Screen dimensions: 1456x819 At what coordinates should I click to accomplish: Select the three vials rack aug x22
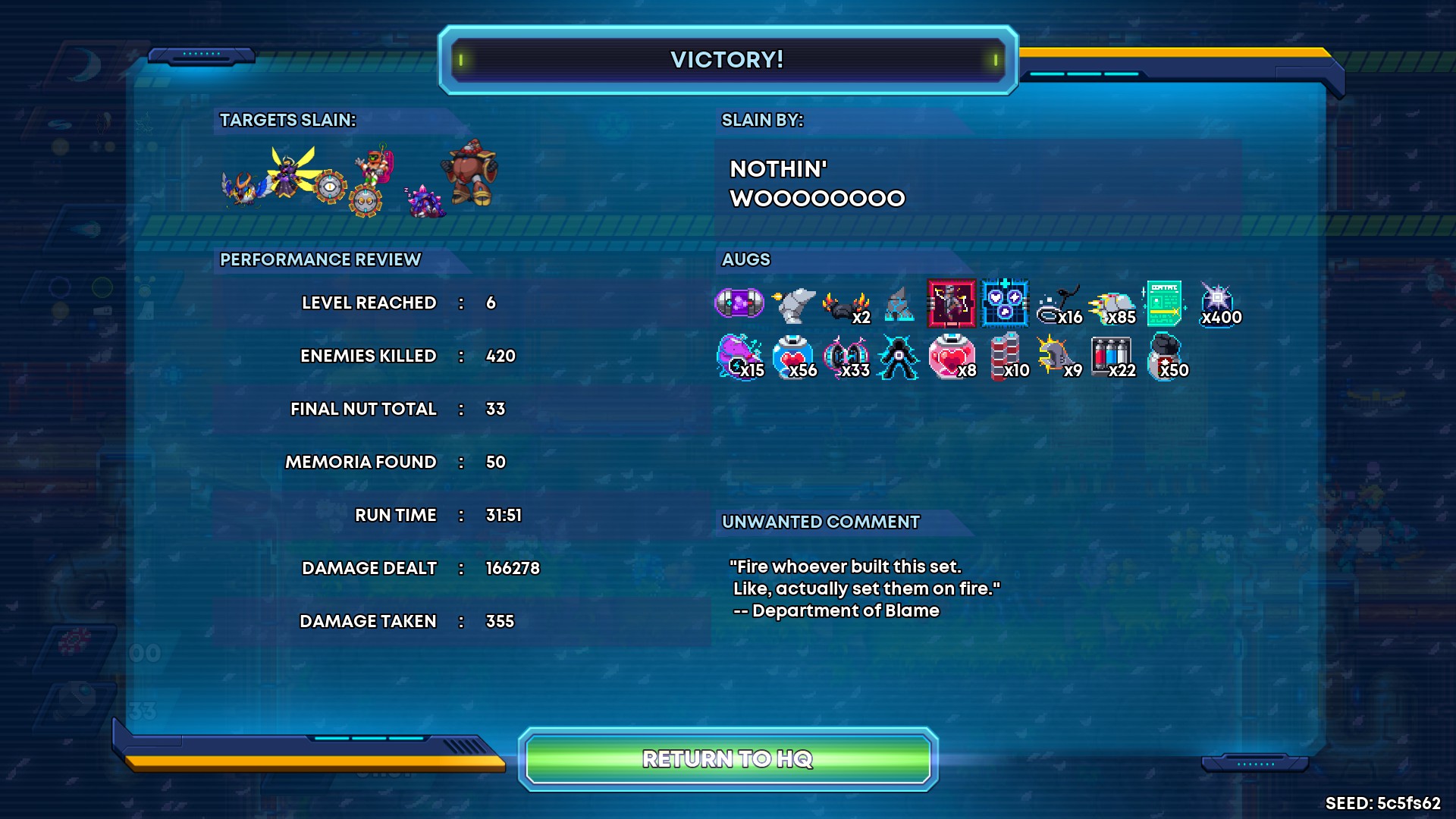(x=1110, y=355)
